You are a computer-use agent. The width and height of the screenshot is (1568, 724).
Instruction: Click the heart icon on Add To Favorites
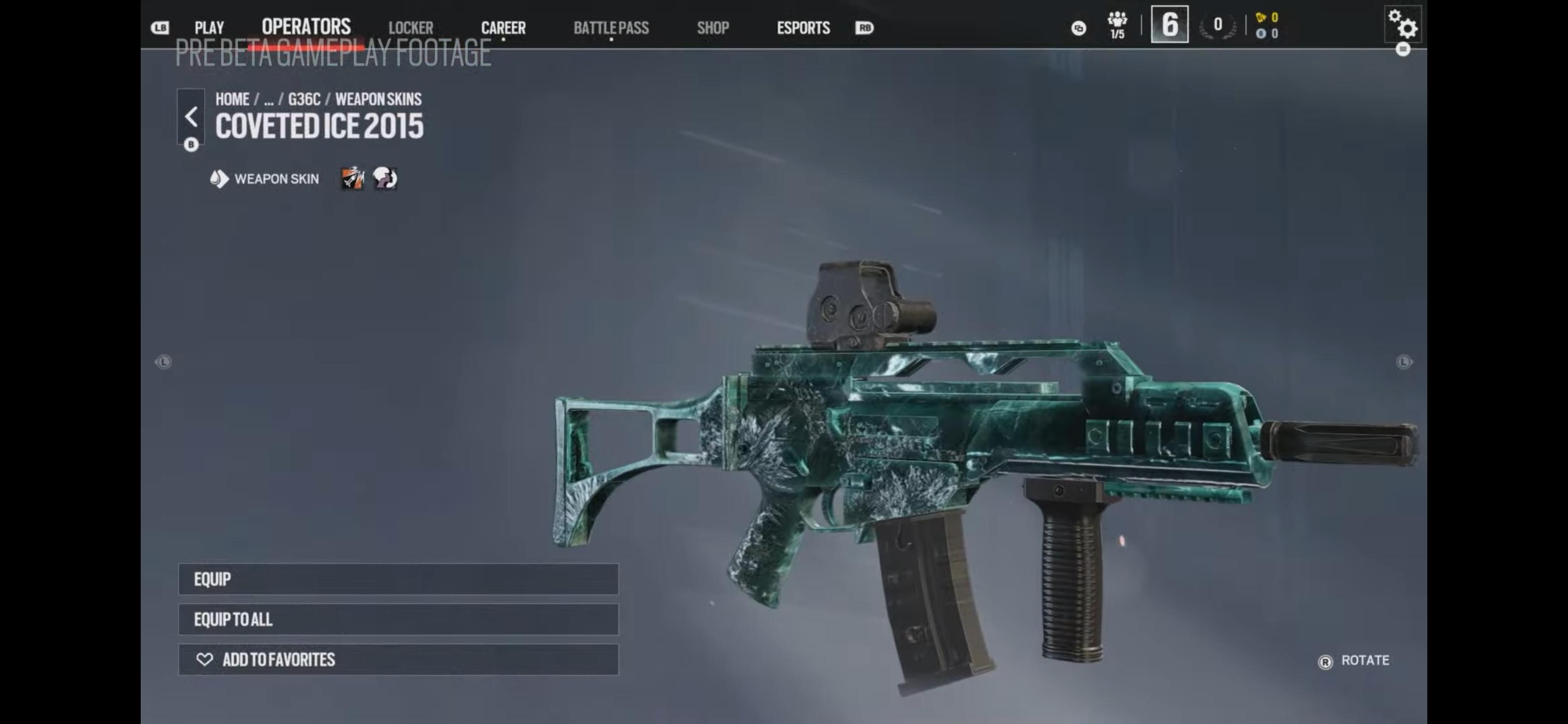point(204,660)
